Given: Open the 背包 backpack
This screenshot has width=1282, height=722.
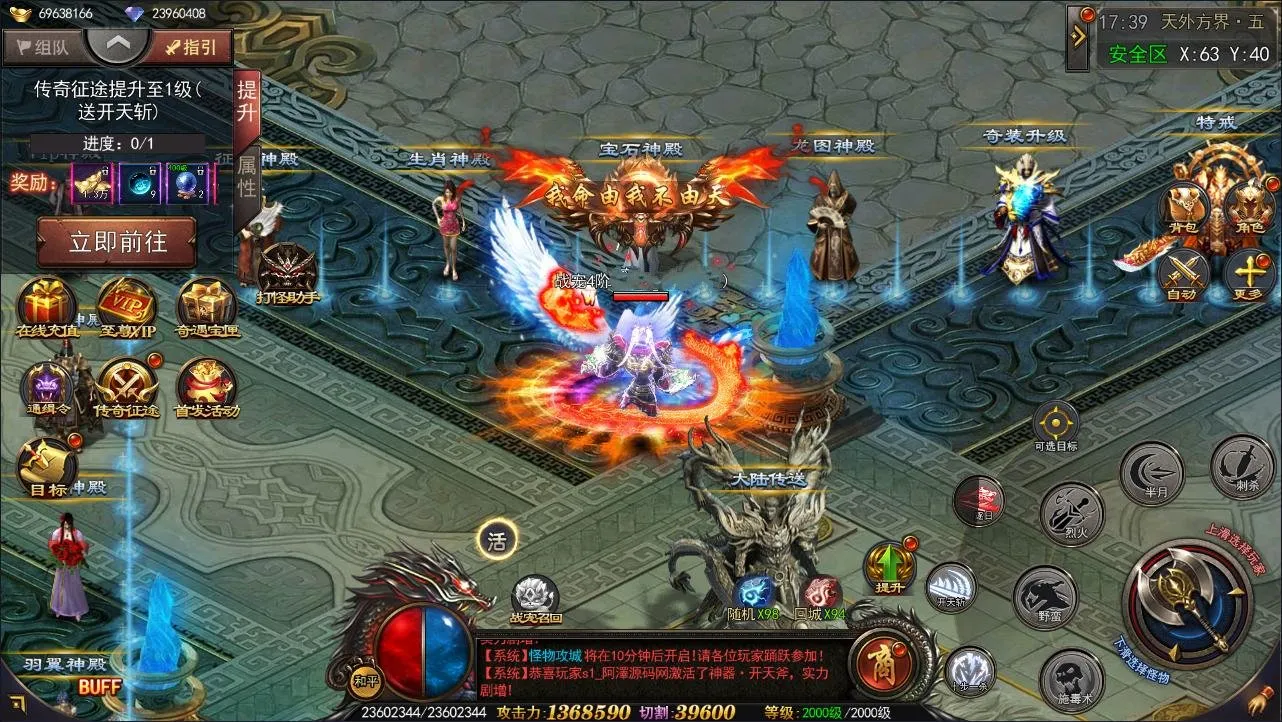Looking at the screenshot, I should (x=1182, y=210).
